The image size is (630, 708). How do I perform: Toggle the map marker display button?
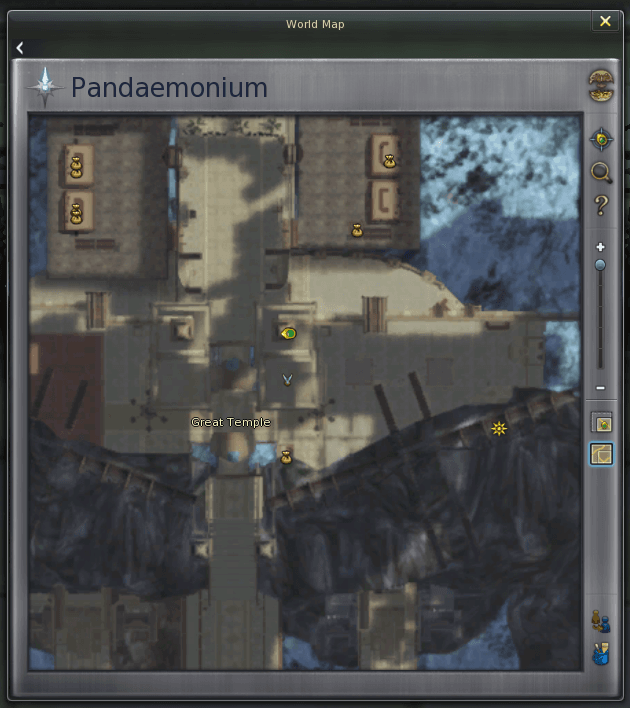(601, 423)
